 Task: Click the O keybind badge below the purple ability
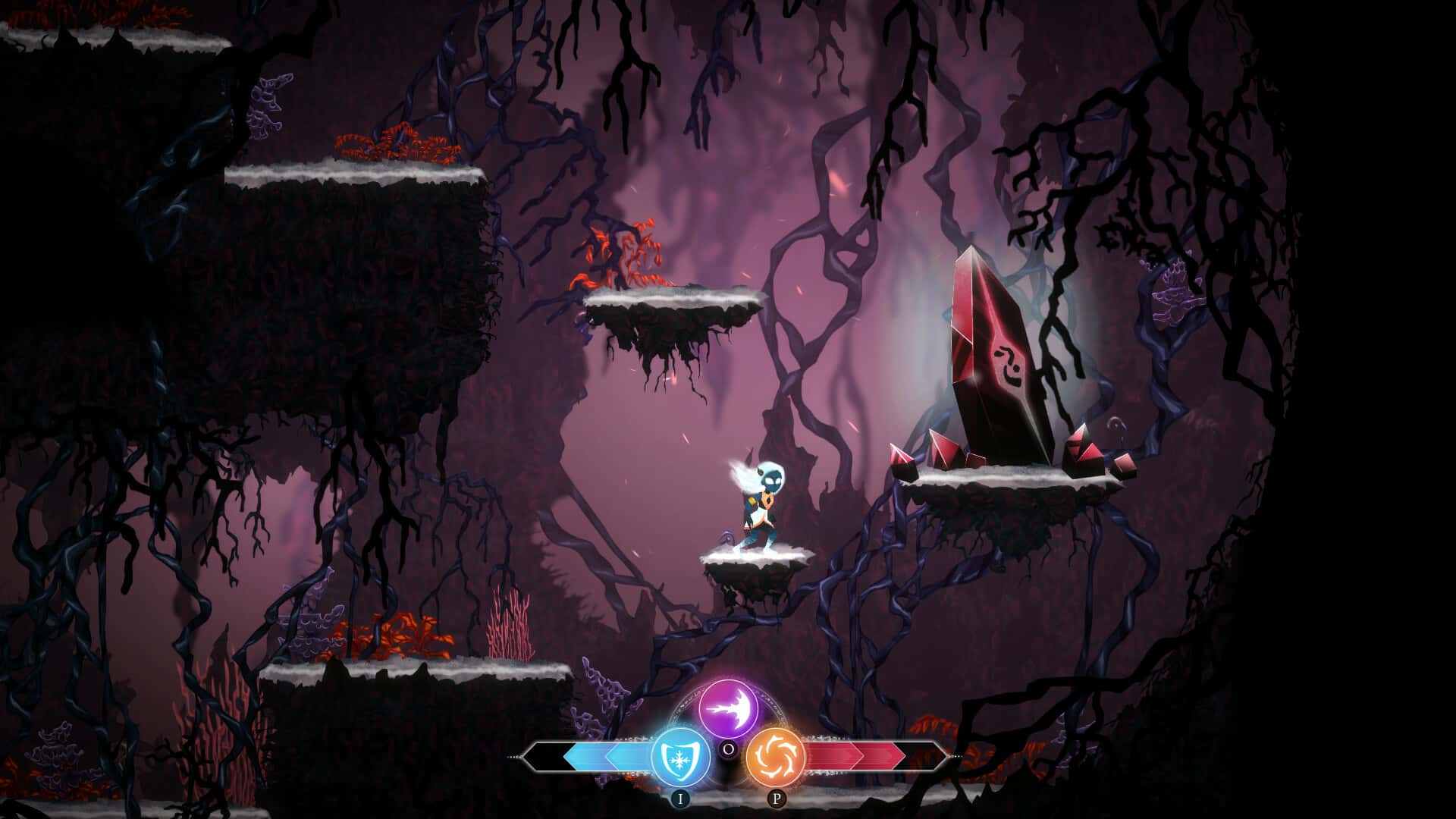[x=730, y=749]
